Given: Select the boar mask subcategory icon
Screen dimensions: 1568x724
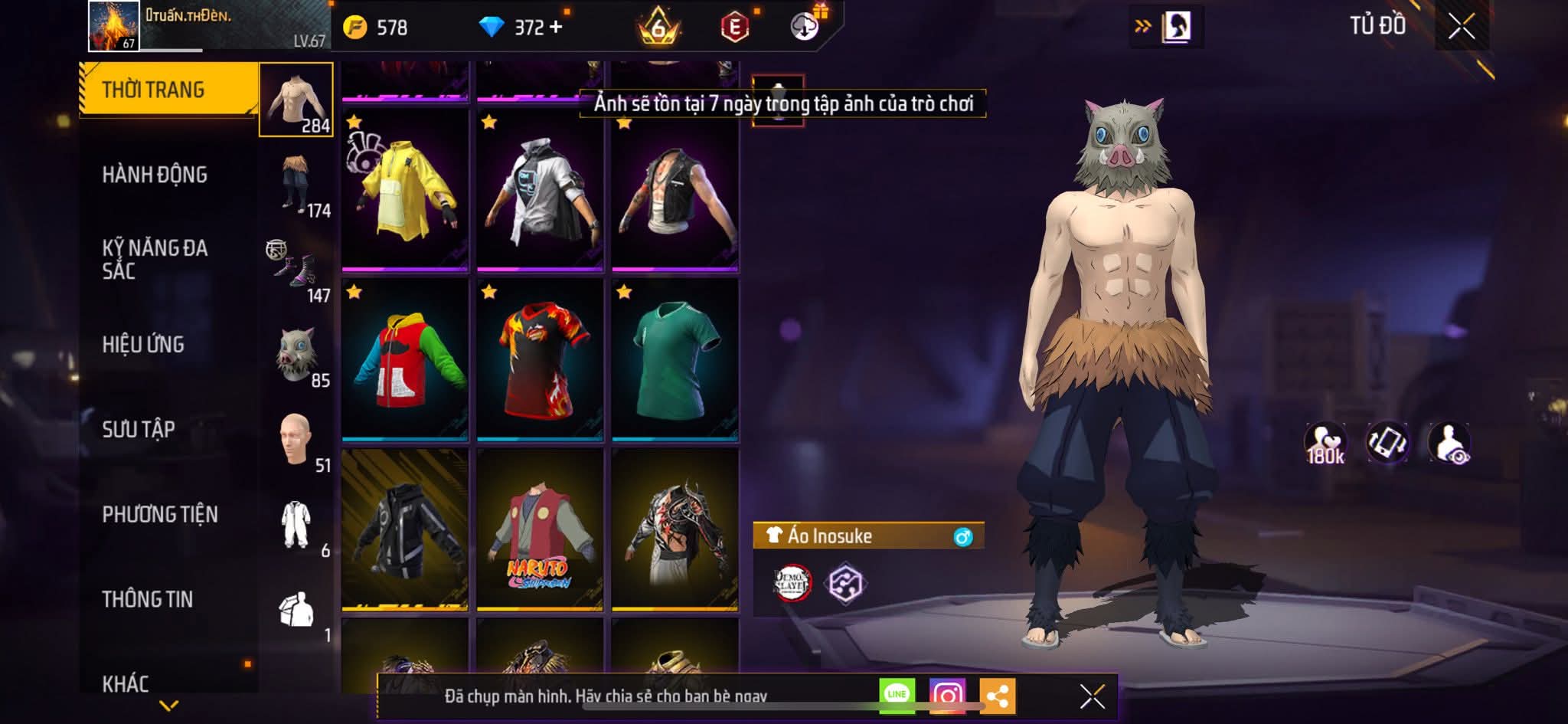Looking at the screenshot, I should pos(296,355).
